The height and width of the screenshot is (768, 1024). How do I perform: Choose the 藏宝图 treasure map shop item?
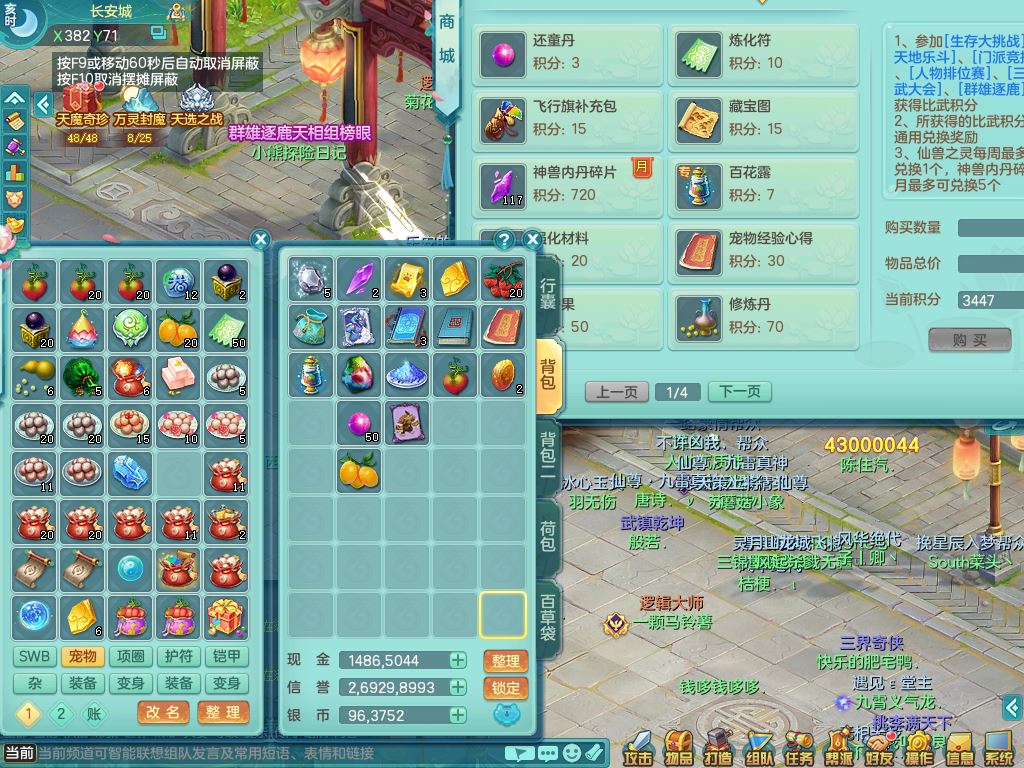click(x=763, y=118)
